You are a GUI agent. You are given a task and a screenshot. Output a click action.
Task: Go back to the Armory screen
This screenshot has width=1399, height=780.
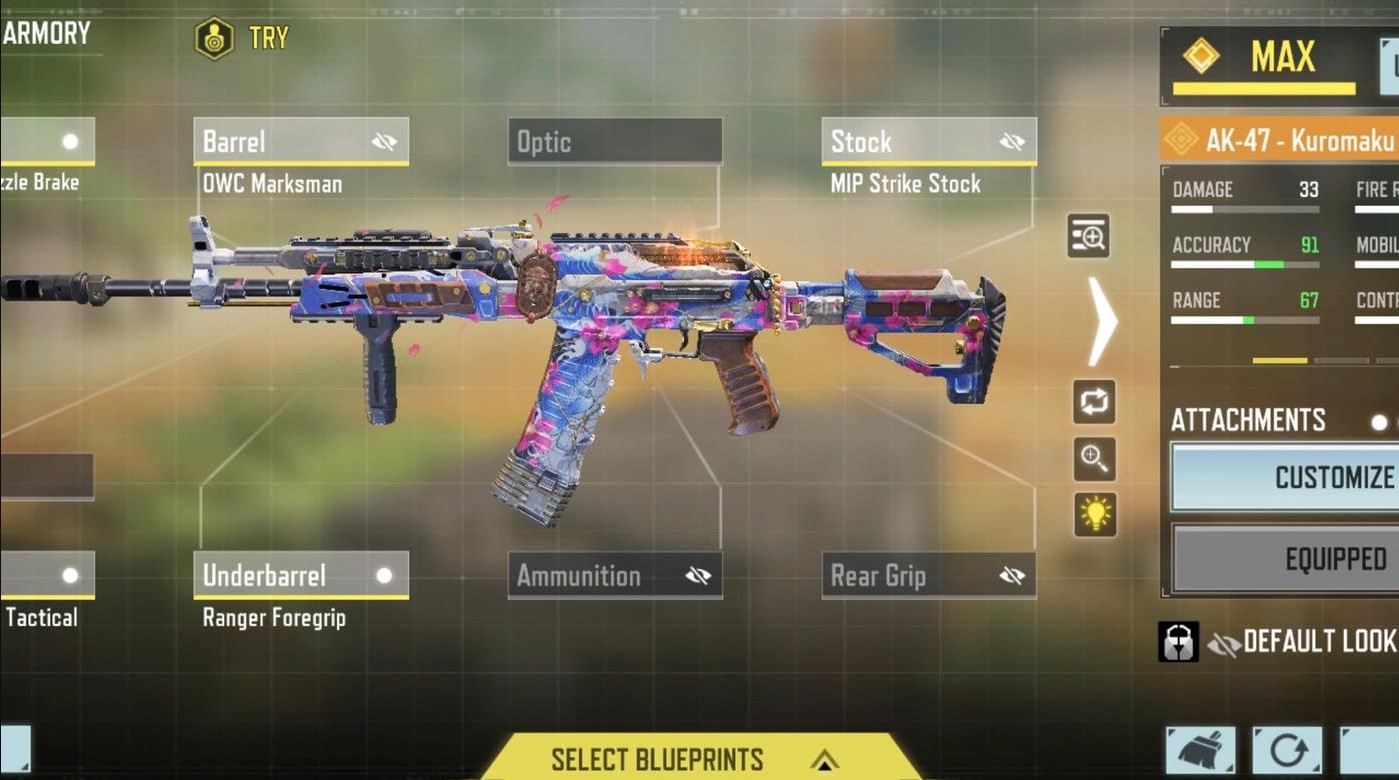click(45, 32)
